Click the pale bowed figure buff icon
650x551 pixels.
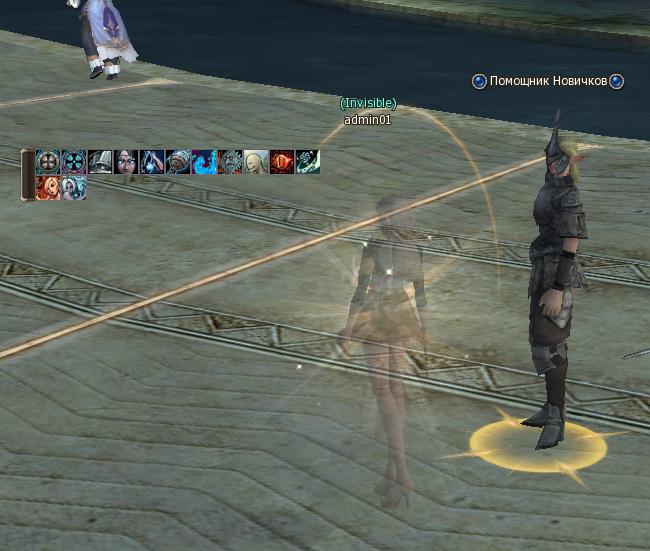pyautogui.click(x=256, y=162)
